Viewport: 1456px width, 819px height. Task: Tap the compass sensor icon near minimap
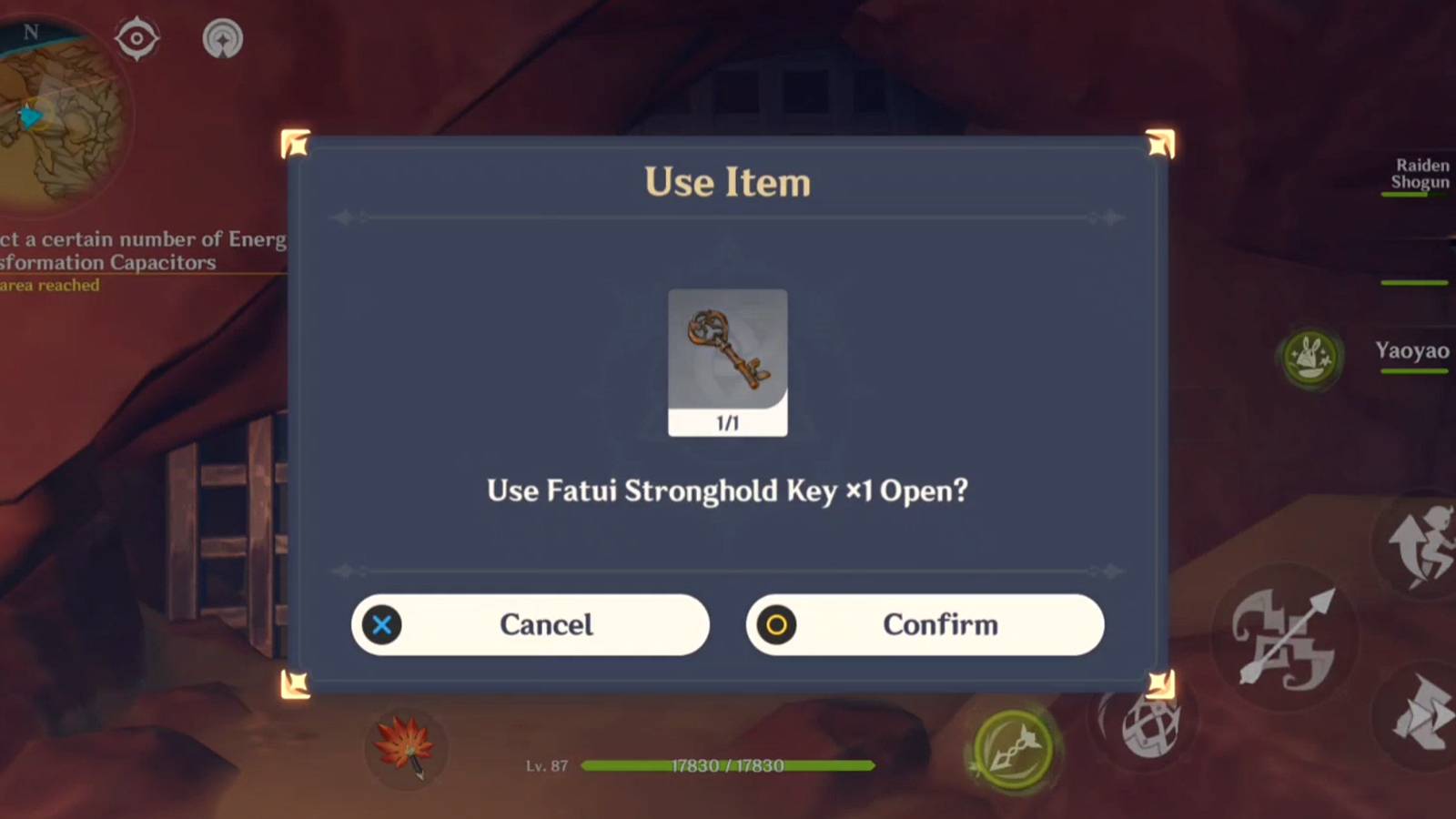click(x=222, y=37)
